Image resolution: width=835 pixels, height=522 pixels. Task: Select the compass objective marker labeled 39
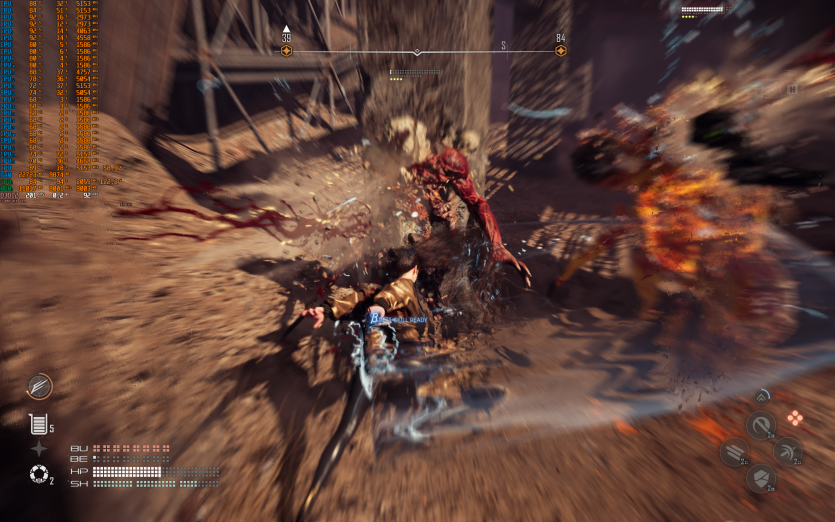coord(287,50)
